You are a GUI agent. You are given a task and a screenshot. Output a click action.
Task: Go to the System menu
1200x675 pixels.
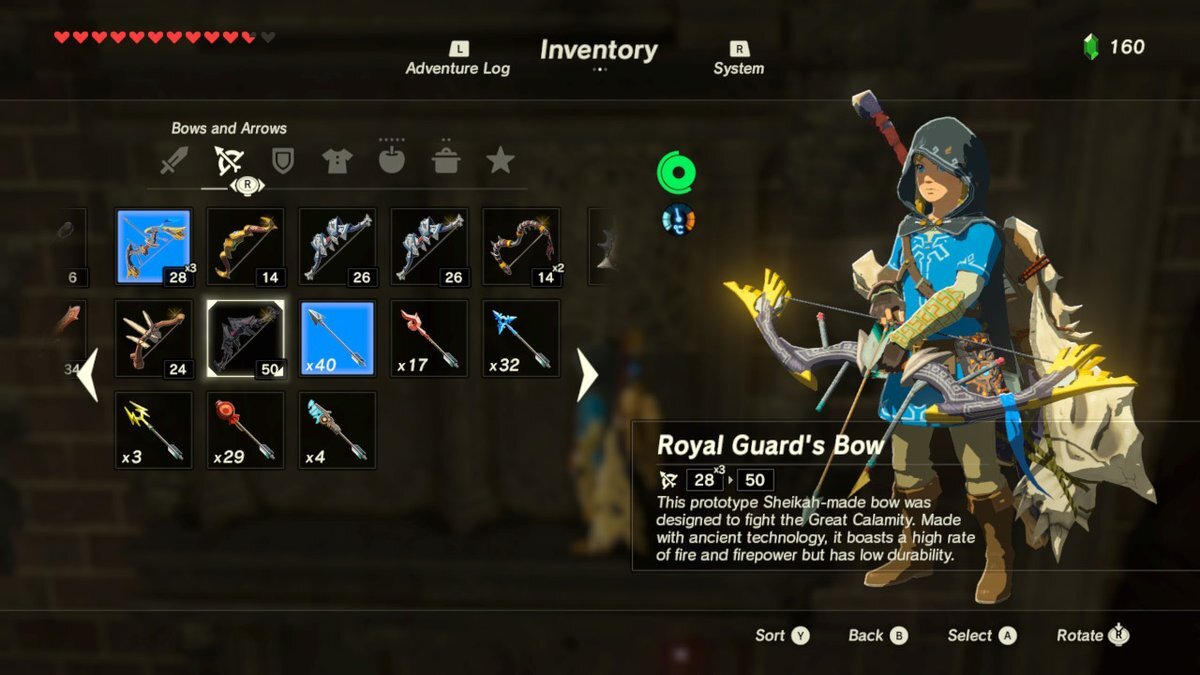point(738,59)
